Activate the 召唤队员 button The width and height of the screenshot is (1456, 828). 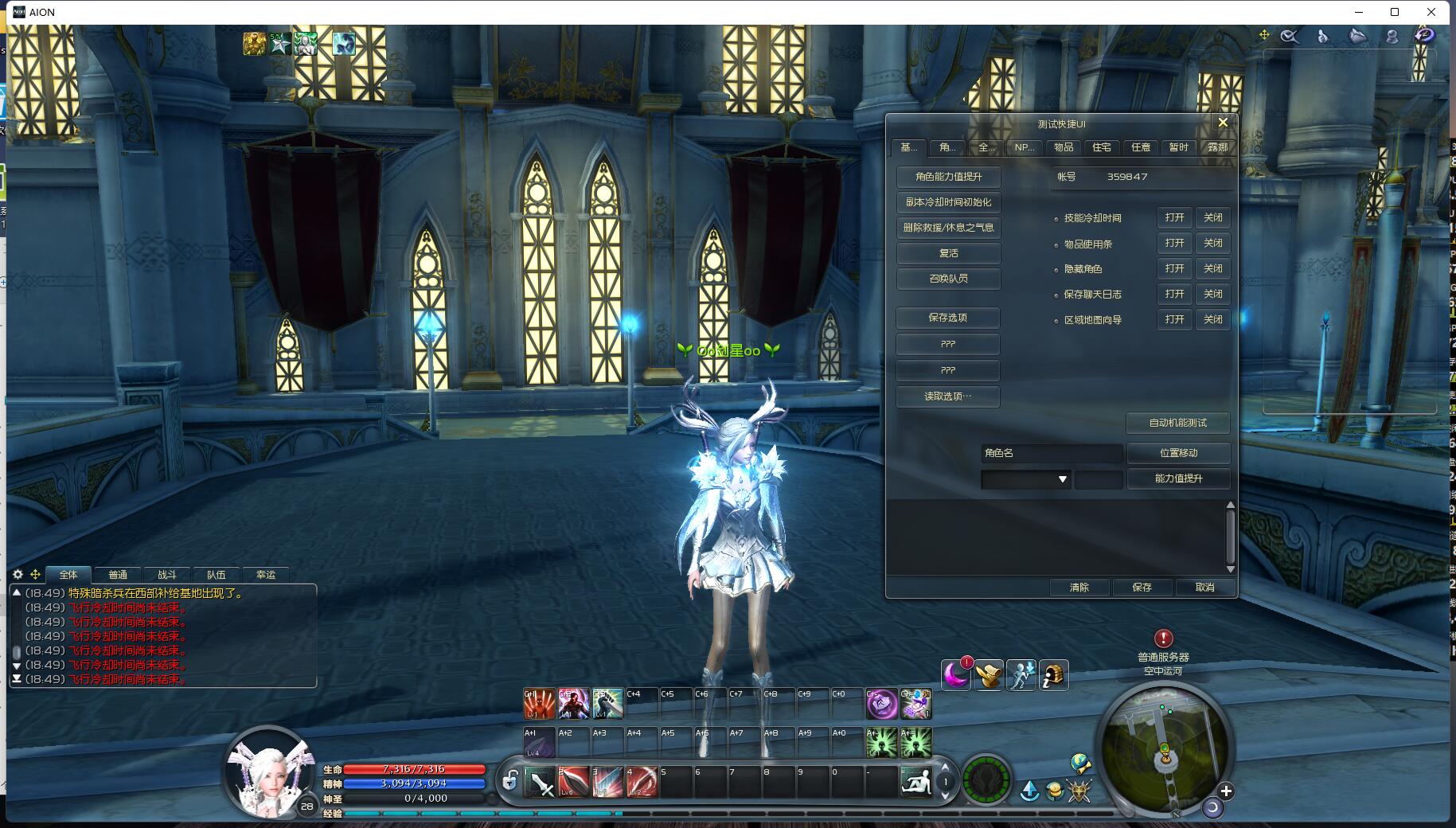pos(948,279)
